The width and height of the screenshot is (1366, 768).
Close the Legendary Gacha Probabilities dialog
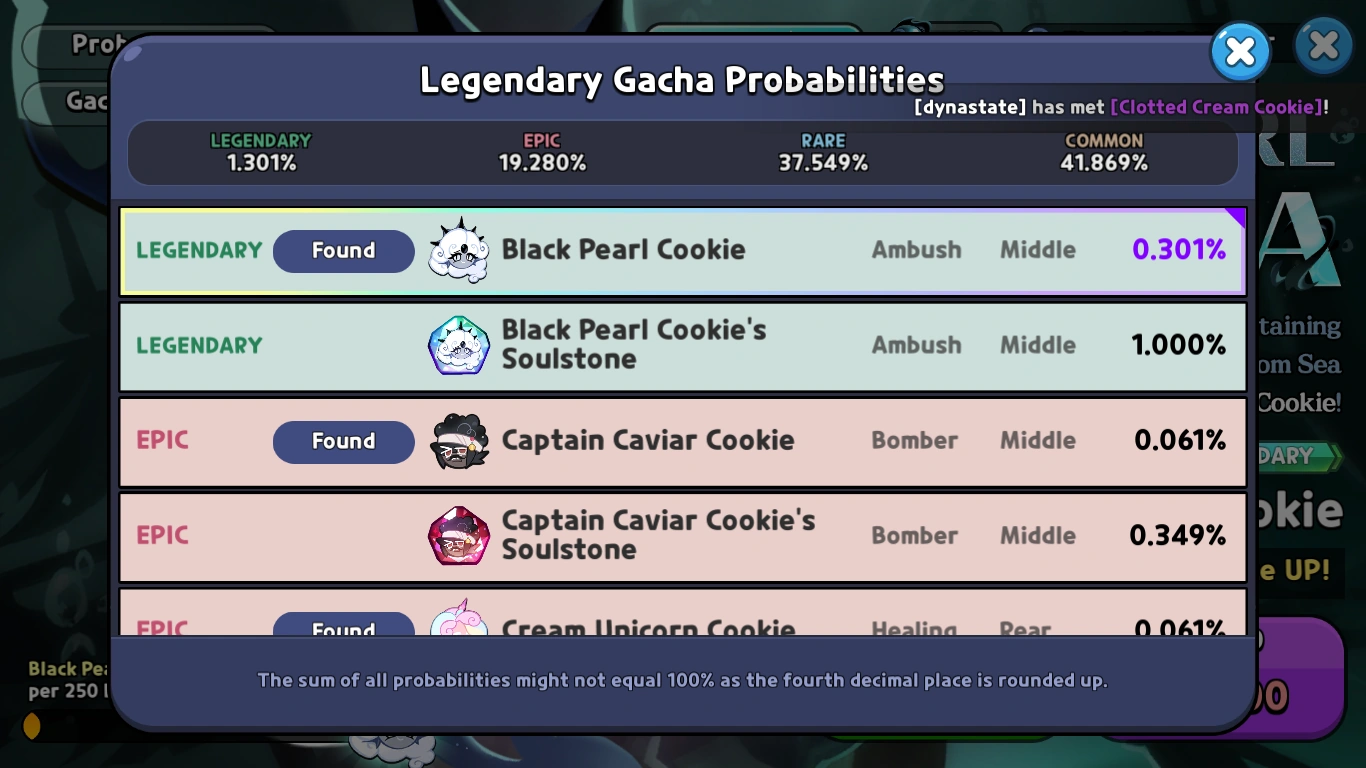tap(1240, 51)
